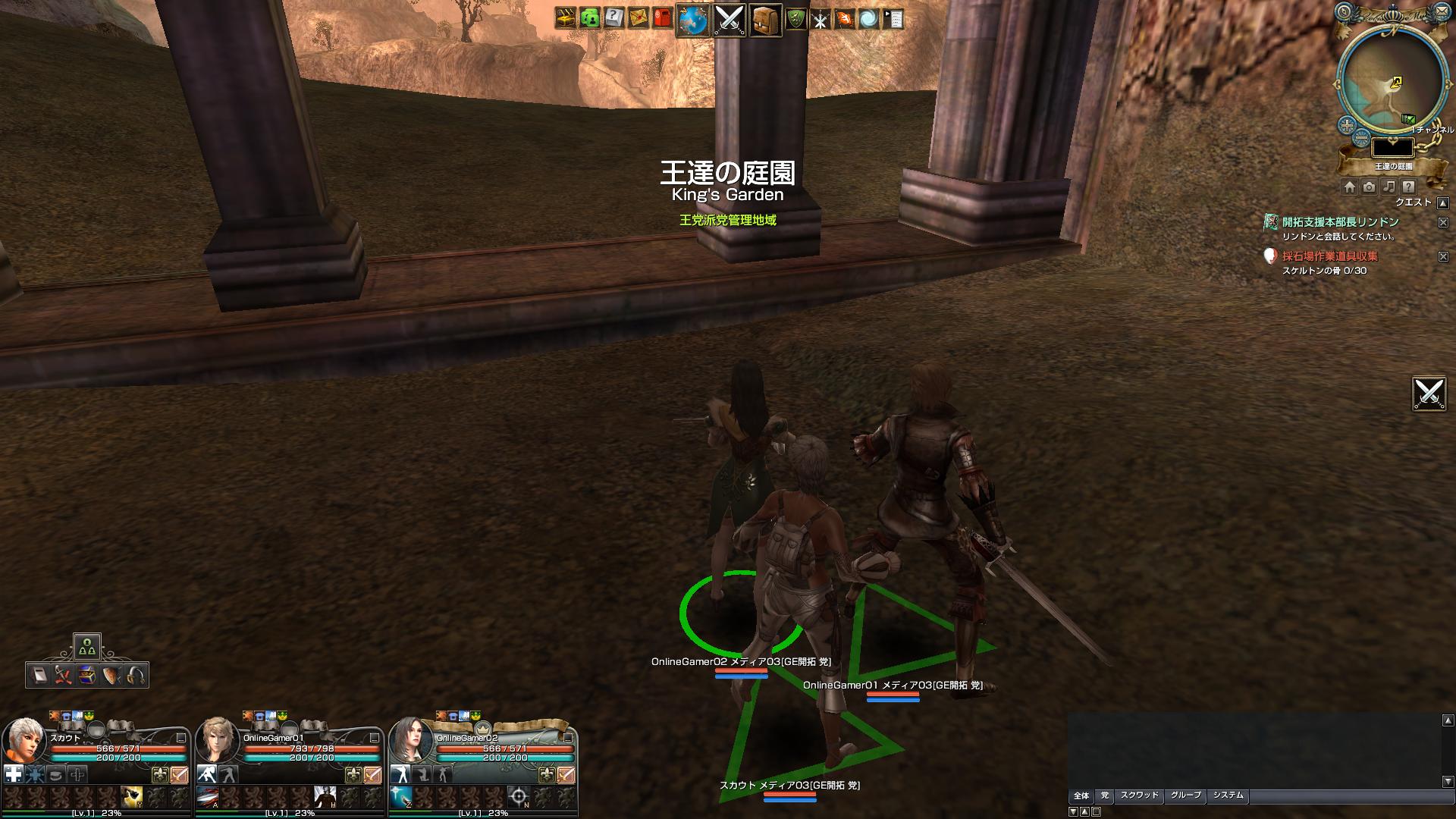The image size is (1456, 819).
Task: Open the red mailbox icon
Action: coord(662,18)
